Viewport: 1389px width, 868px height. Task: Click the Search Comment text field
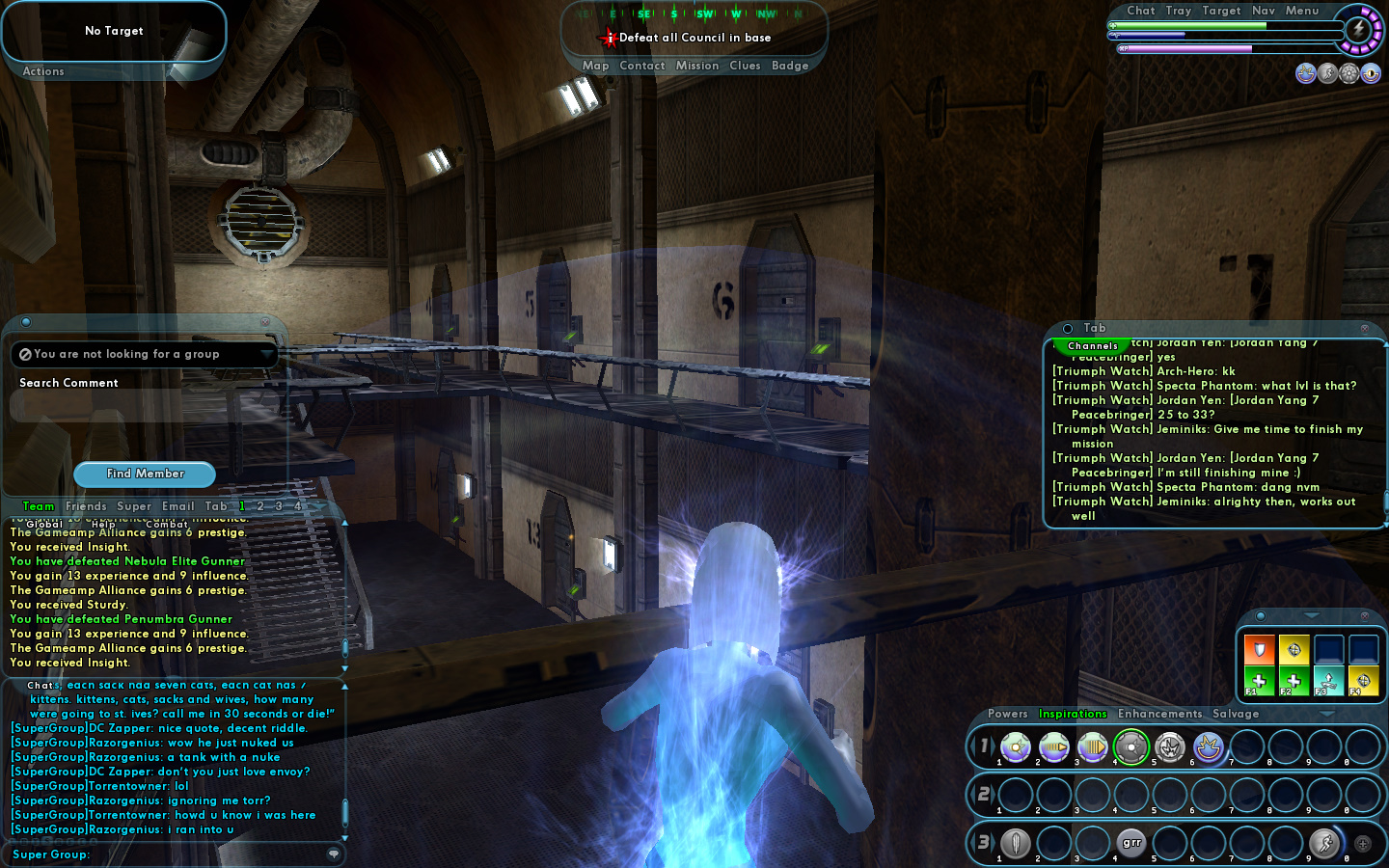coord(145,406)
